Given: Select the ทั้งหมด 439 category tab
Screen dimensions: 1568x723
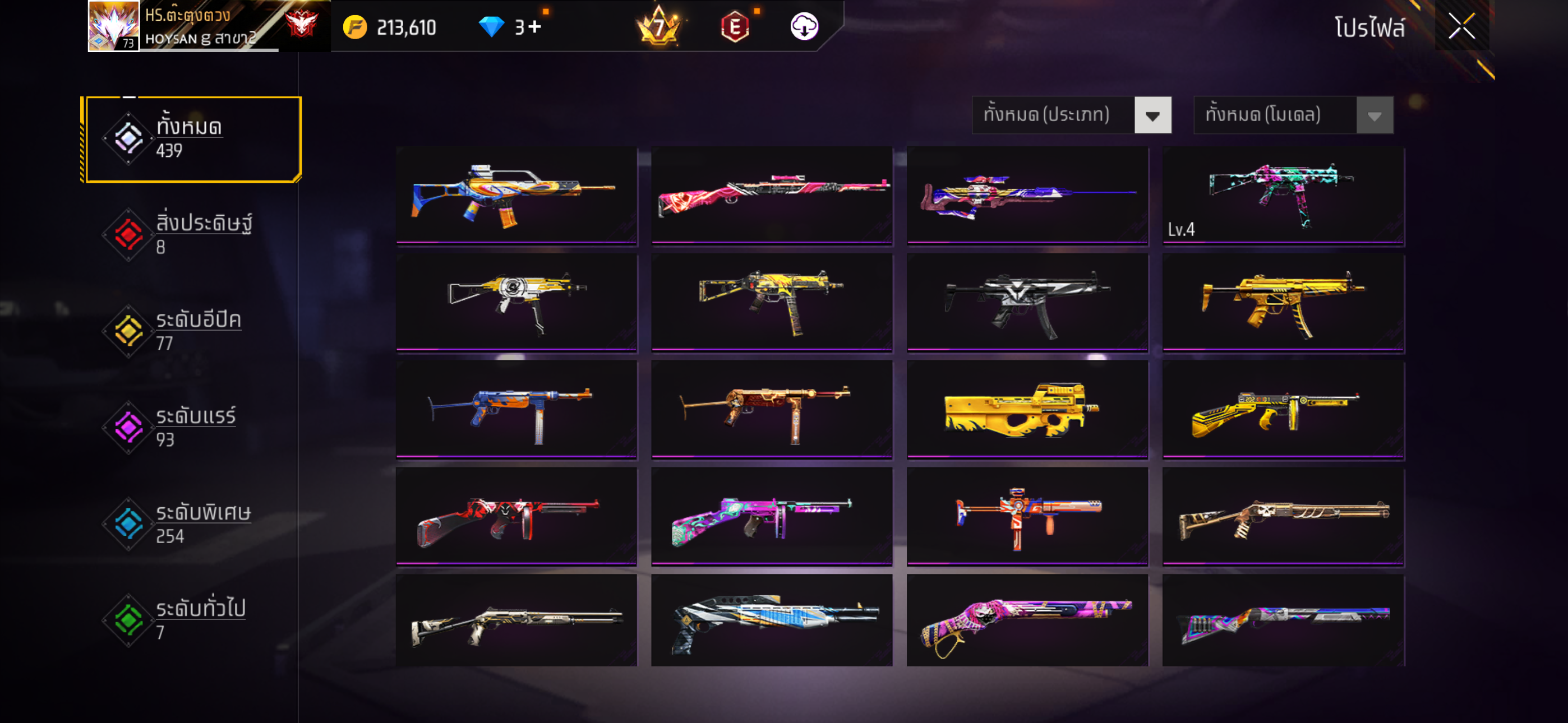Looking at the screenshot, I should [x=192, y=139].
